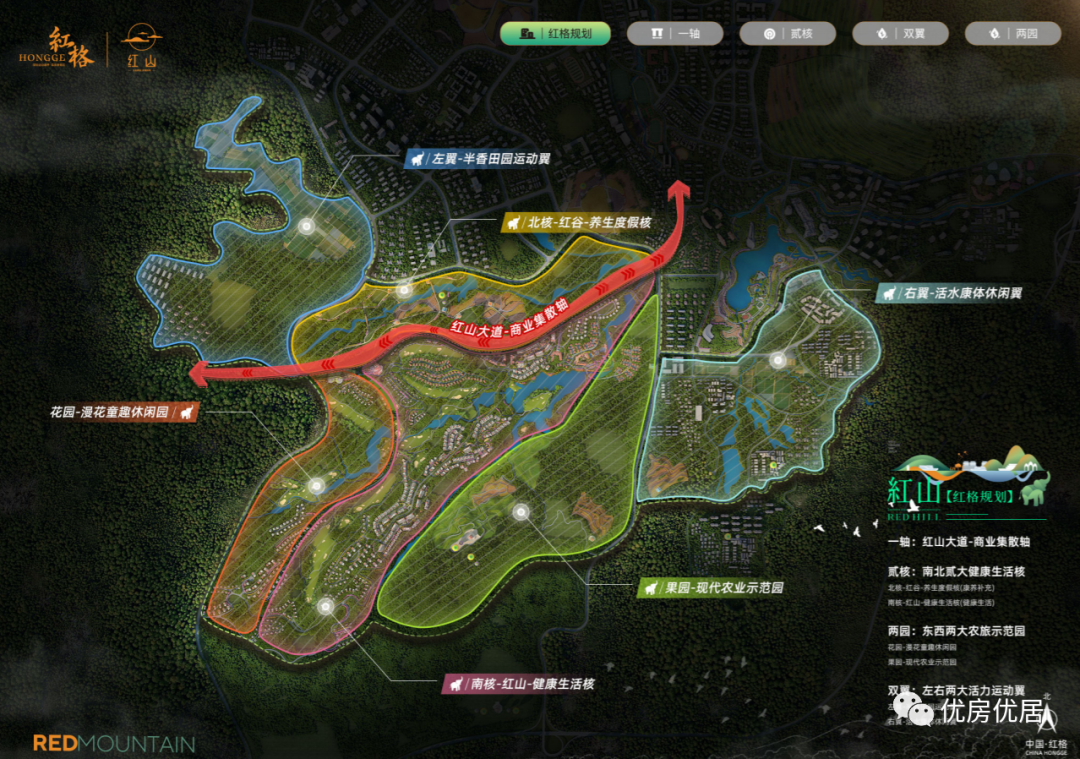The image size is (1080, 759).
Task: Select the 左翼-半香田园运动翼 map label
Action: 478,159
